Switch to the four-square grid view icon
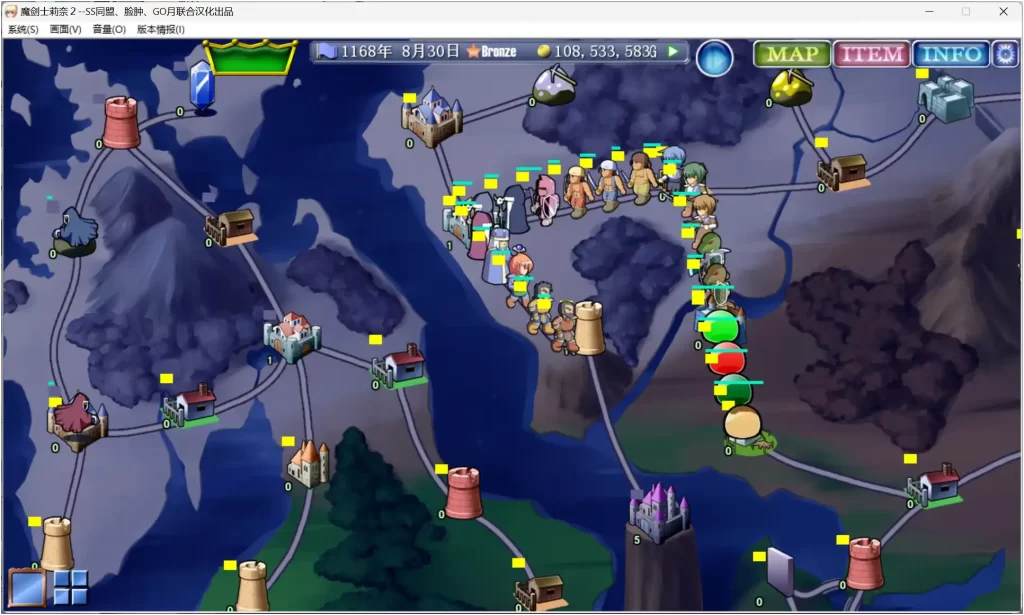The width and height of the screenshot is (1024, 615). point(70,588)
